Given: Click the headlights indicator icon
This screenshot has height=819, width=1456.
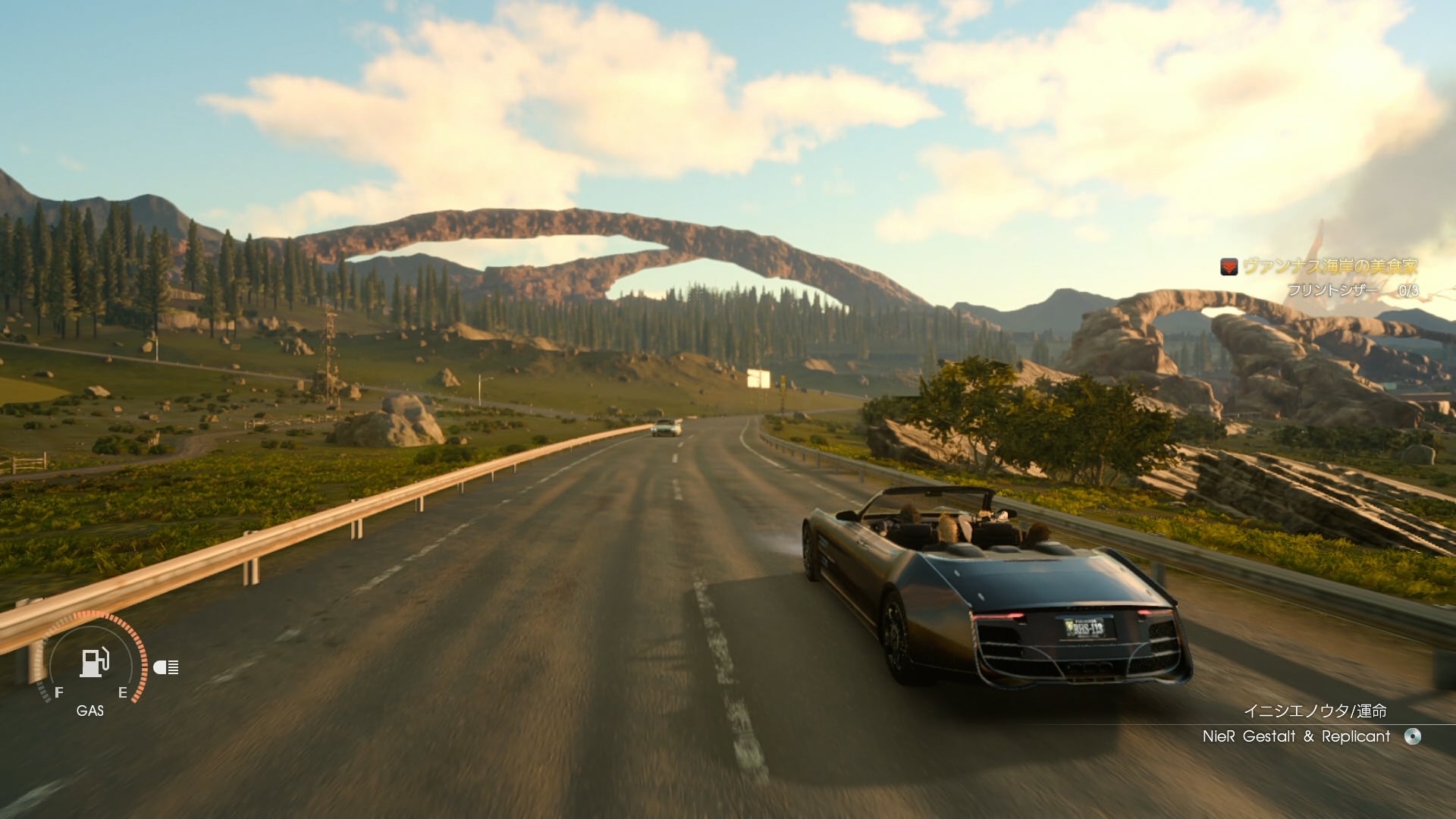Looking at the screenshot, I should coord(166,667).
